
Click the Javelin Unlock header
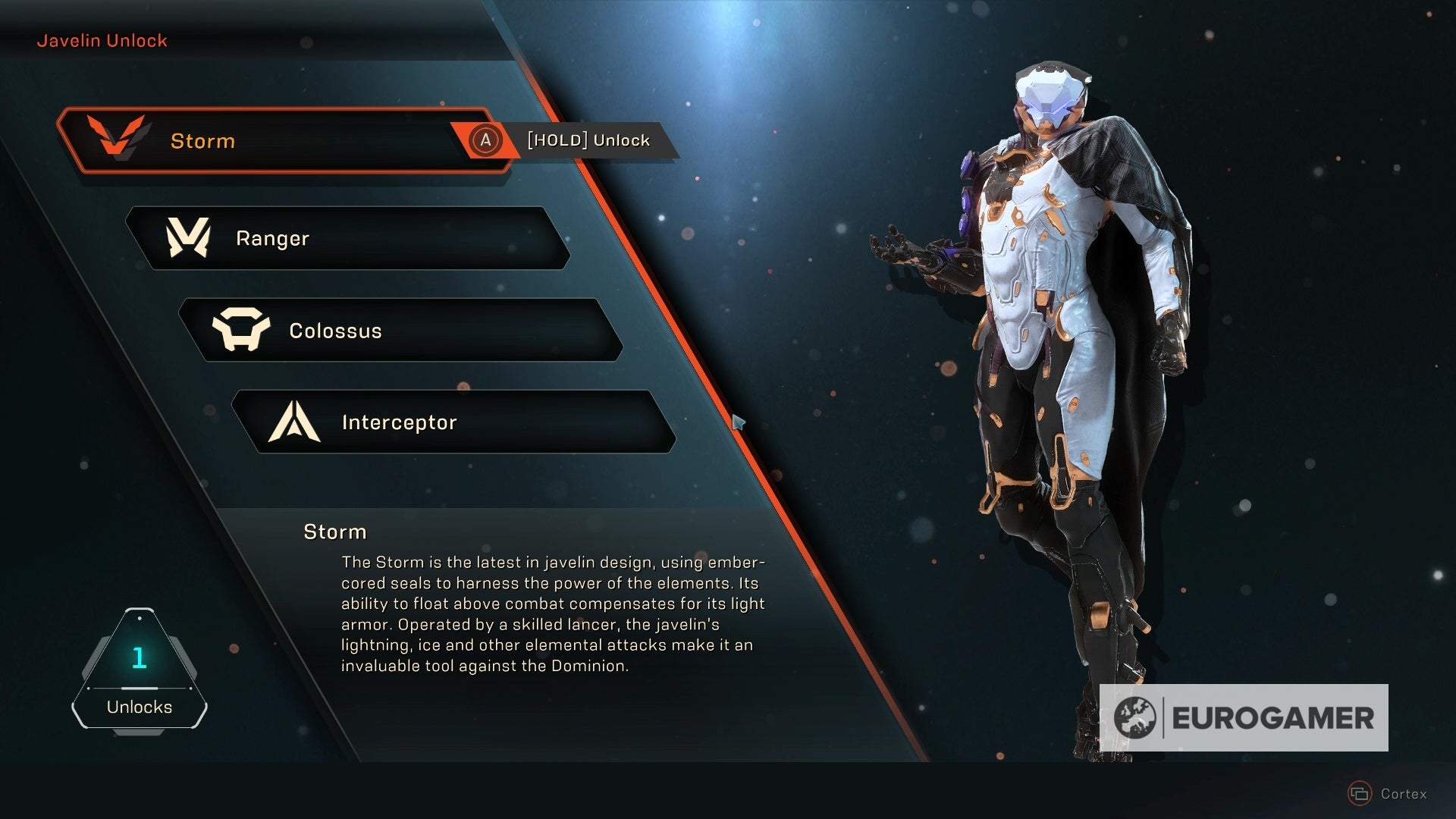pos(102,40)
